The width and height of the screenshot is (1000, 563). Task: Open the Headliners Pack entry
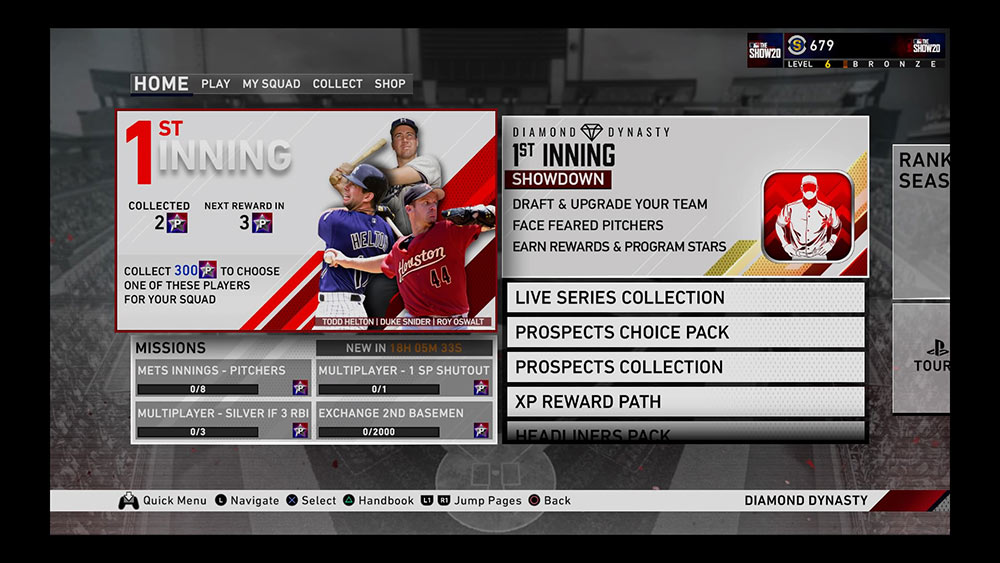pos(685,434)
